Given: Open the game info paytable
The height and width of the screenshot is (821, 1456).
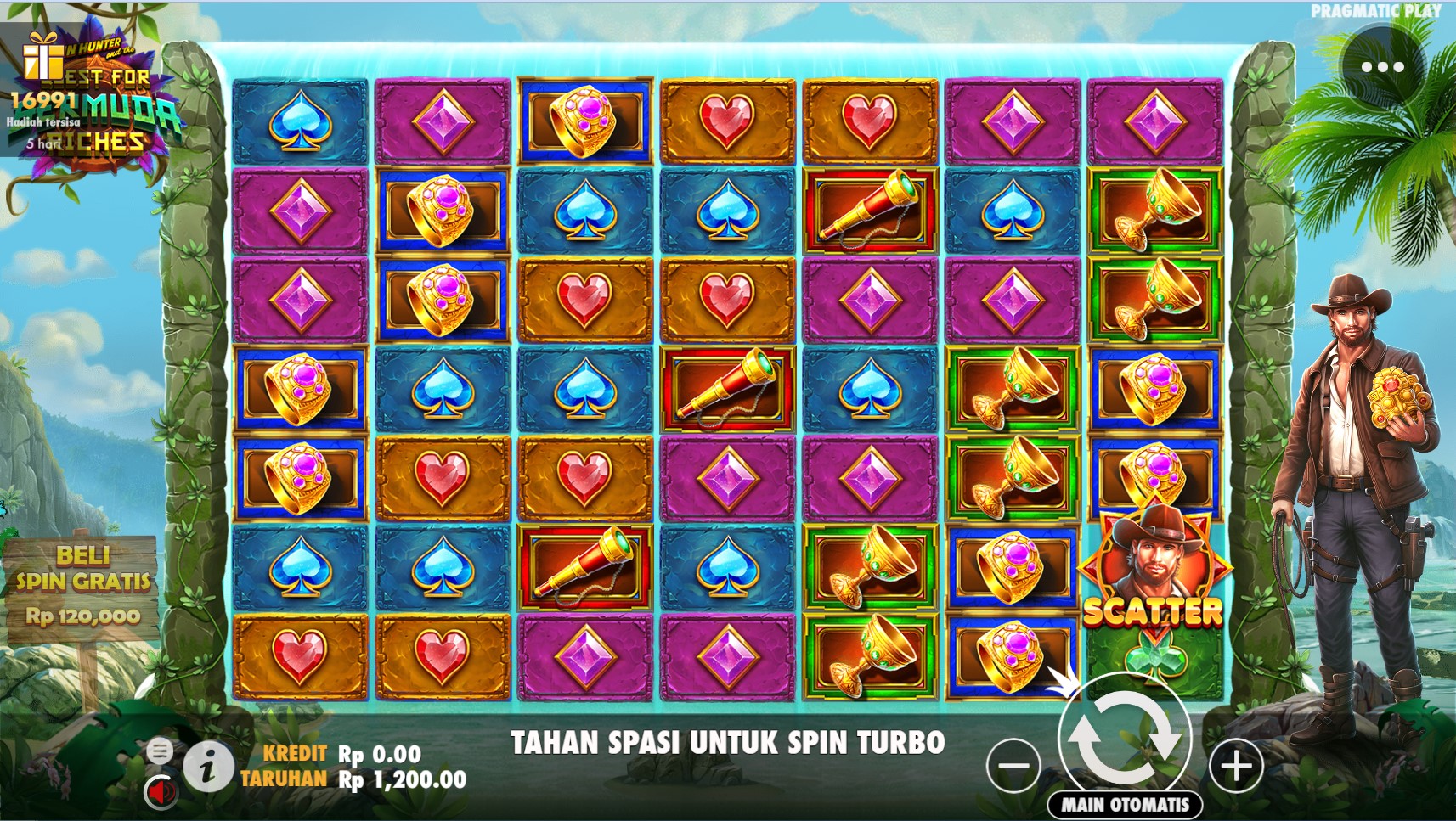Looking at the screenshot, I should [x=208, y=766].
